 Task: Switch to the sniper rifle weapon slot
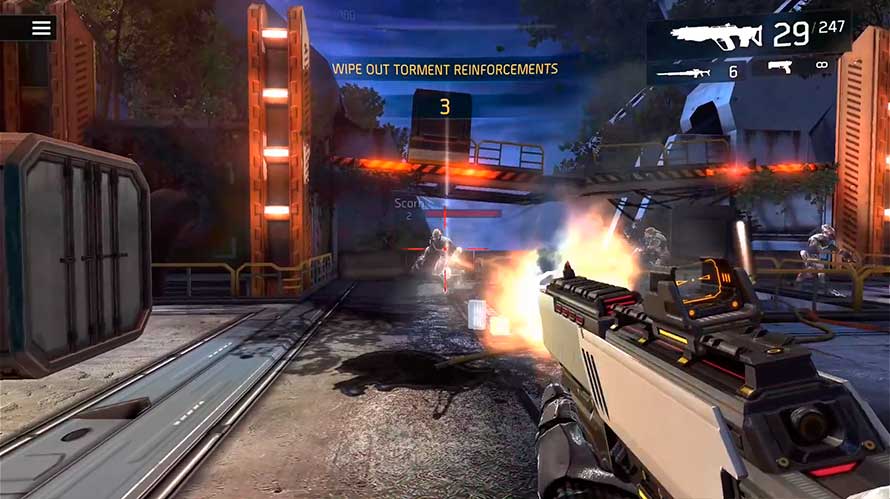(685, 72)
